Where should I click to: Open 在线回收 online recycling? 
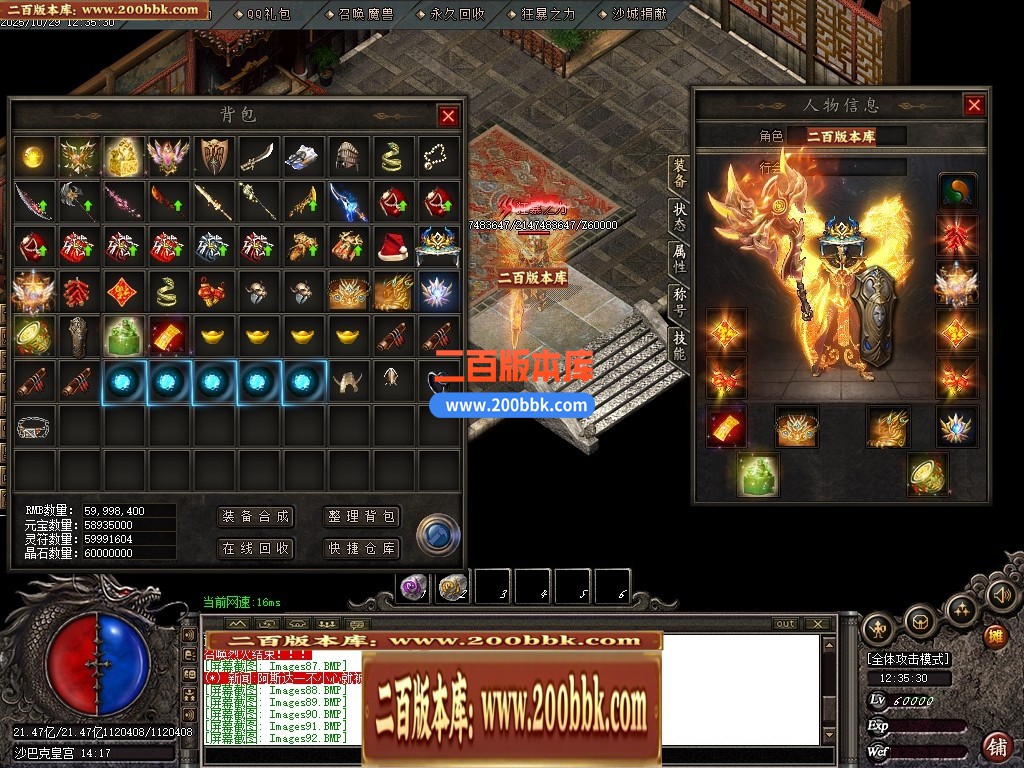pos(256,548)
